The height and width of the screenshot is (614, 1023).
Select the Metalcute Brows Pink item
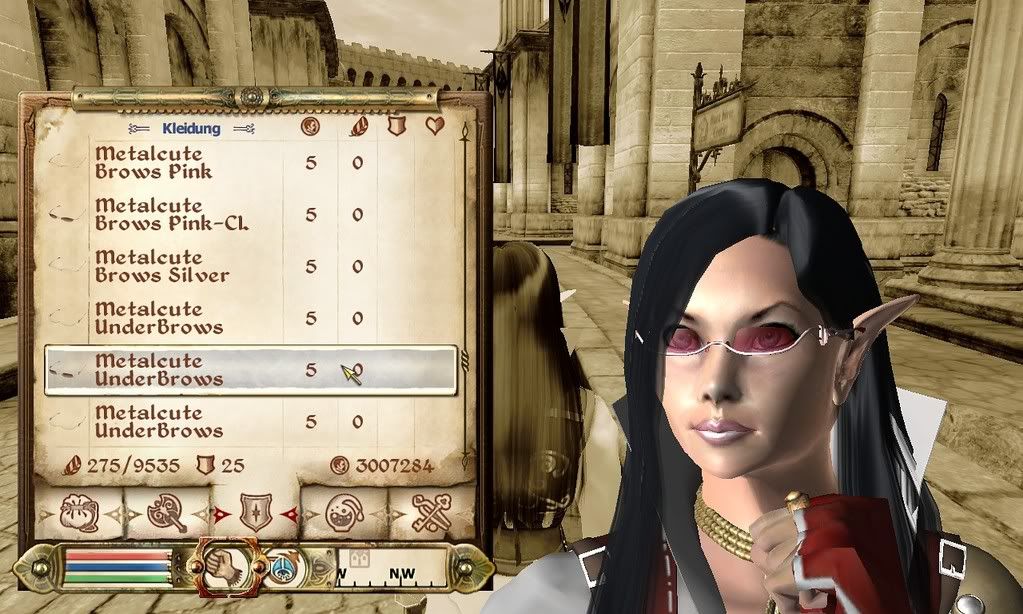tap(150, 163)
